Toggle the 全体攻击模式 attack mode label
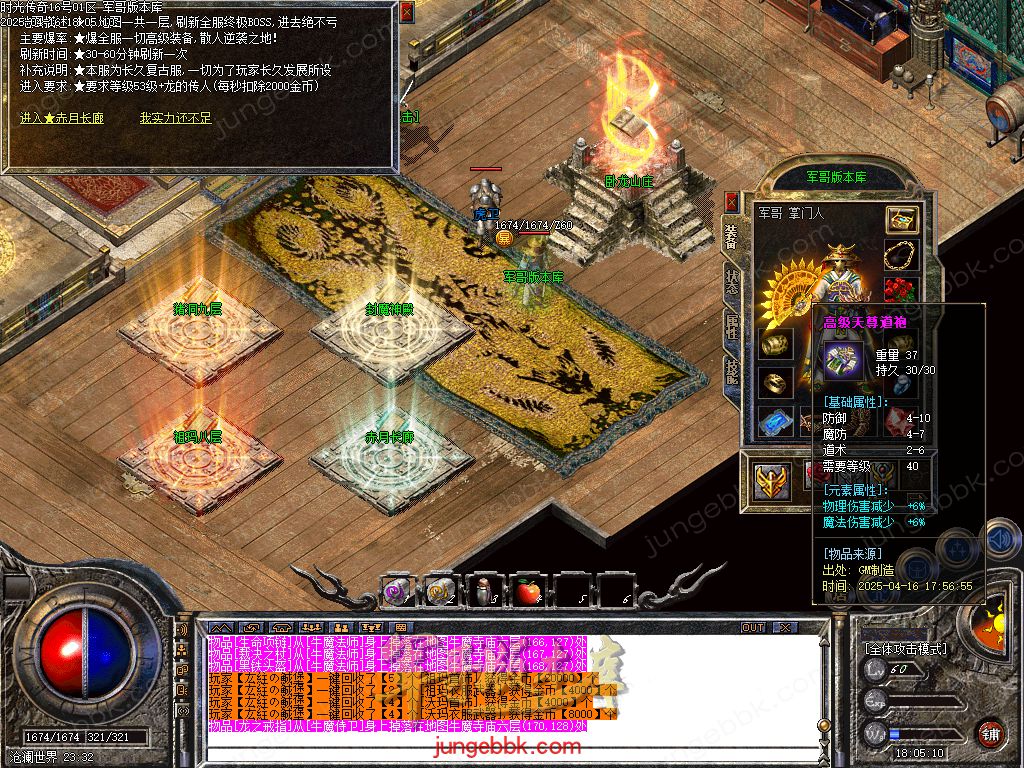Viewport: 1024px width, 768px height. tap(906, 648)
